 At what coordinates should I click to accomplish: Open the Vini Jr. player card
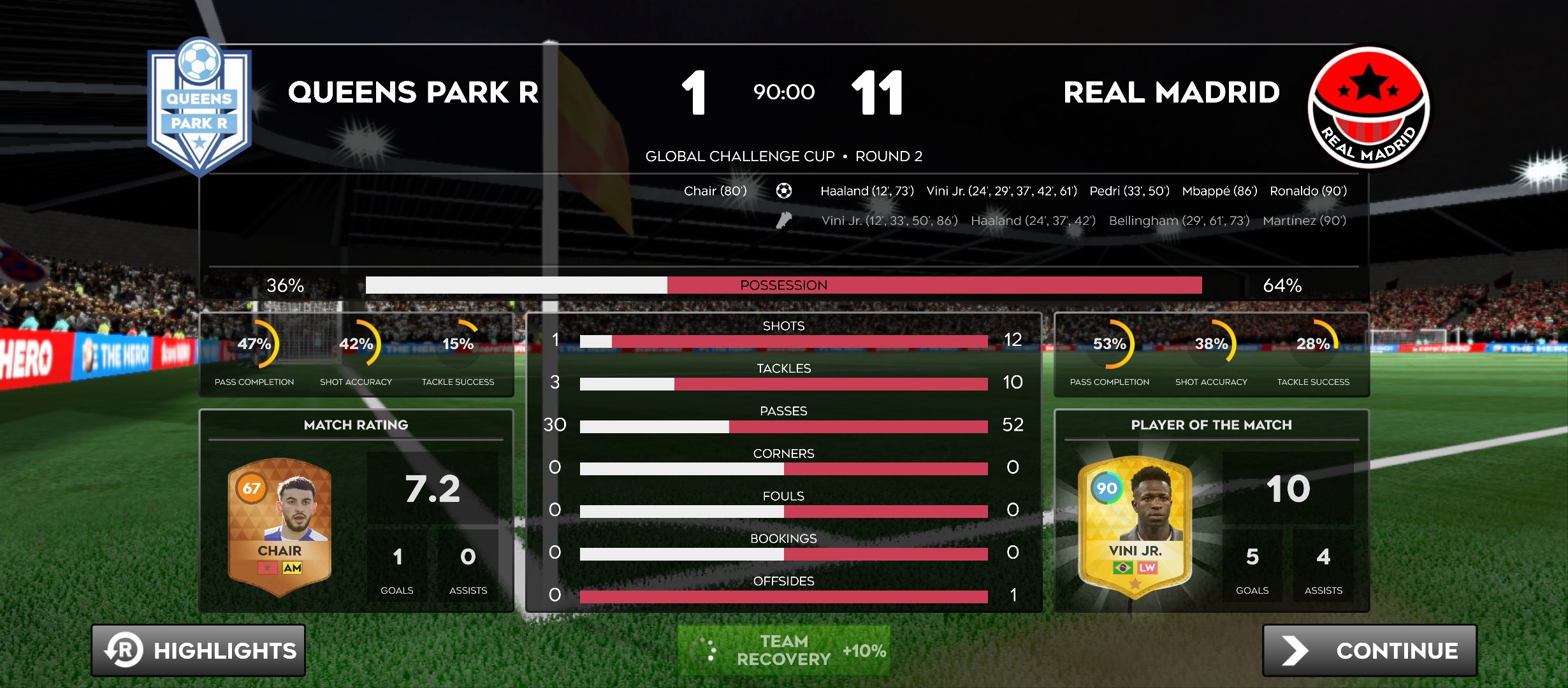click(x=1135, y=527)
